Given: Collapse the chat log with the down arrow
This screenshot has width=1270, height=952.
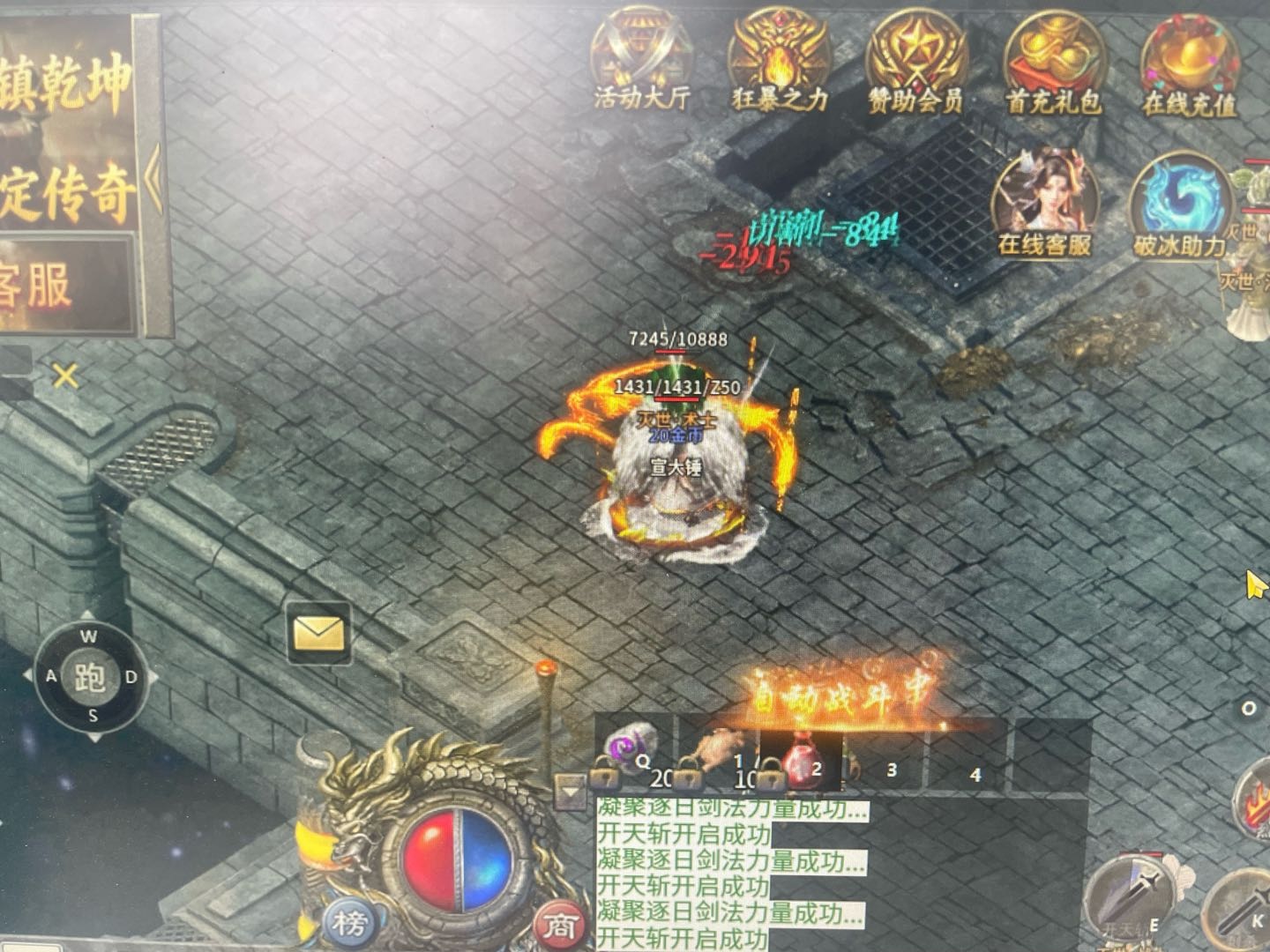Looking at the screenshot, I should pos(571,792).
